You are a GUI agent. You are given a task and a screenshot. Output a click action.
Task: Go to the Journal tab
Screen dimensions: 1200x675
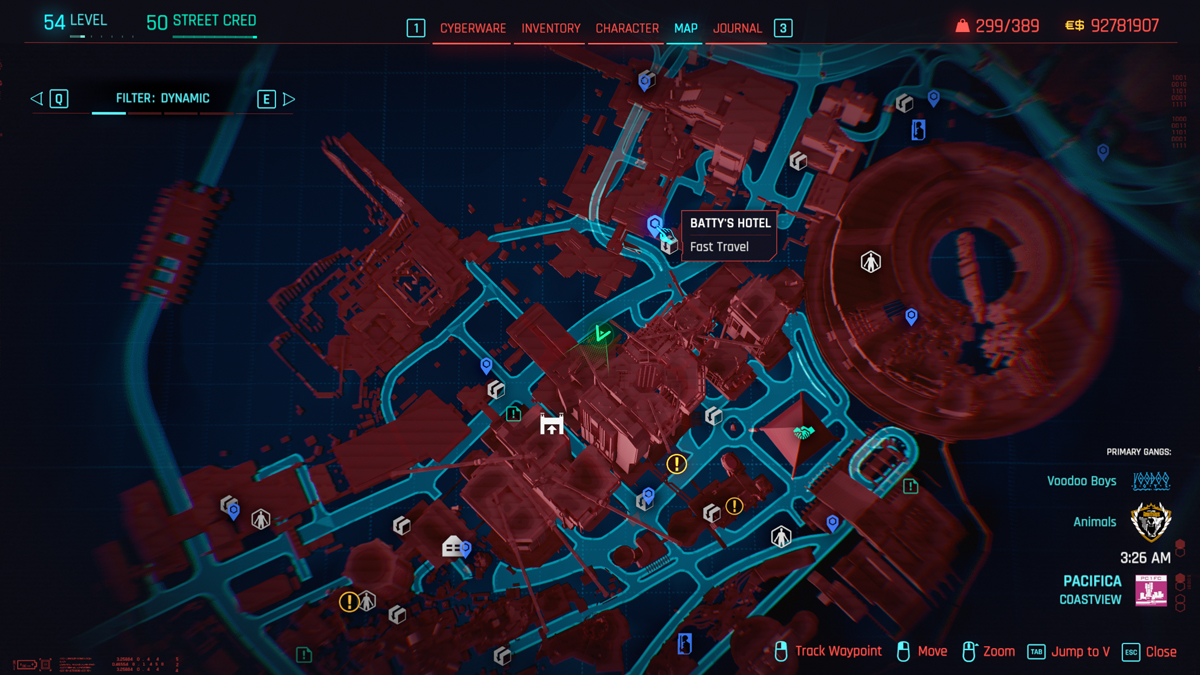click(x=738, y=29)
